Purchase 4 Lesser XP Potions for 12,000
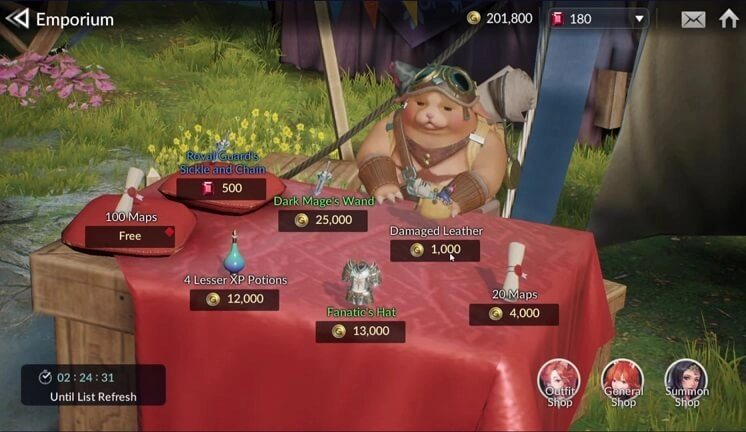The width and height of the screenshot is (746, 432). (x=235, y=299)
